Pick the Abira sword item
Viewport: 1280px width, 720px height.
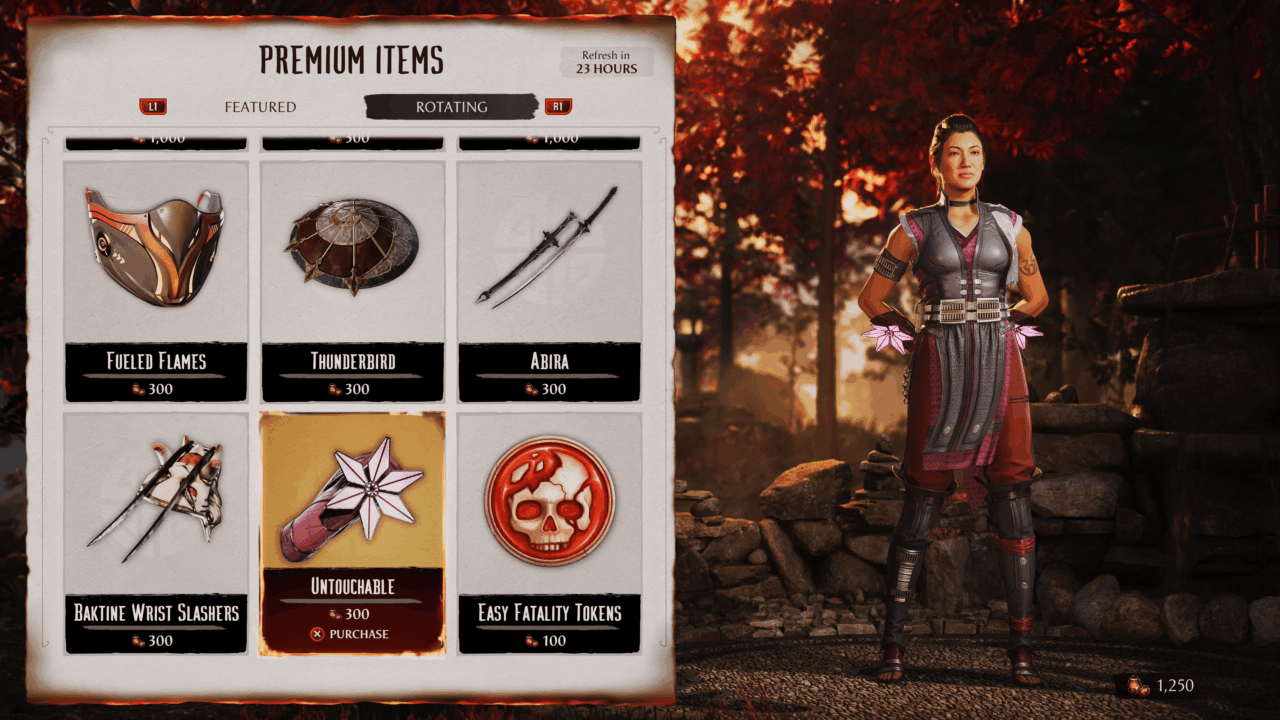pyautogui.click(x=548, y=280)
